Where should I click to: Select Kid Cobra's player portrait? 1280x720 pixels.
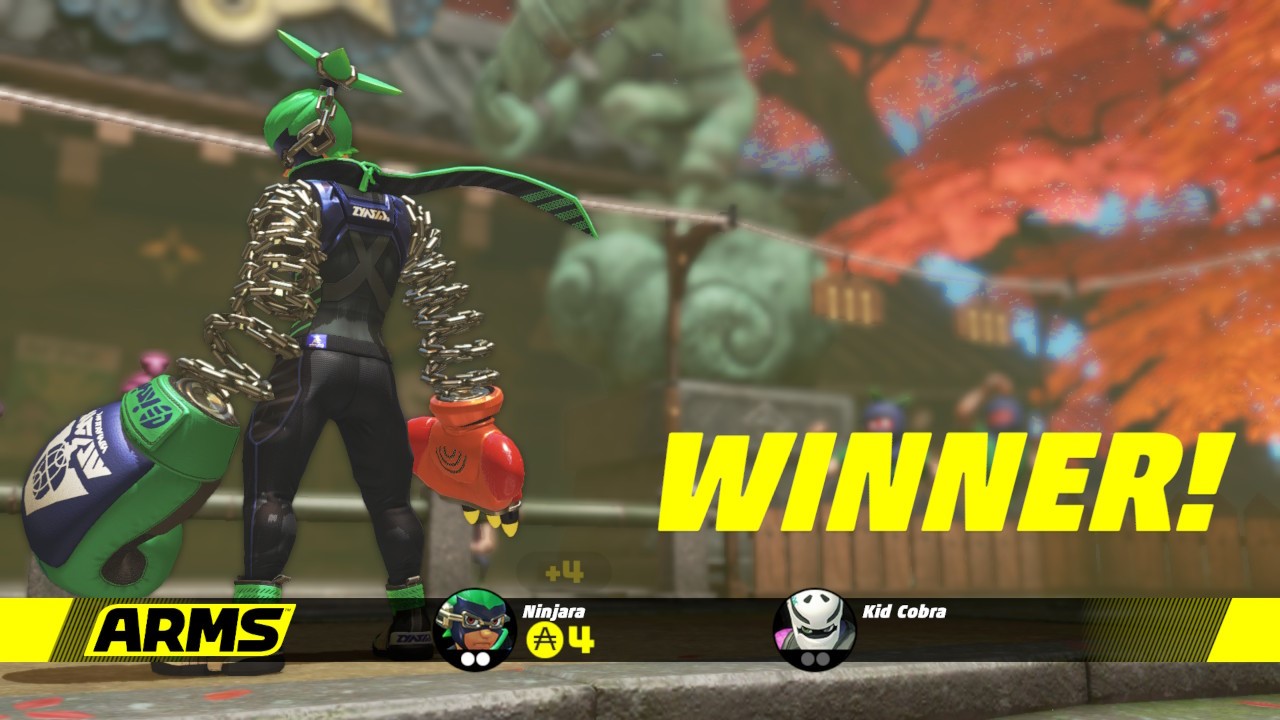point(814,629)
